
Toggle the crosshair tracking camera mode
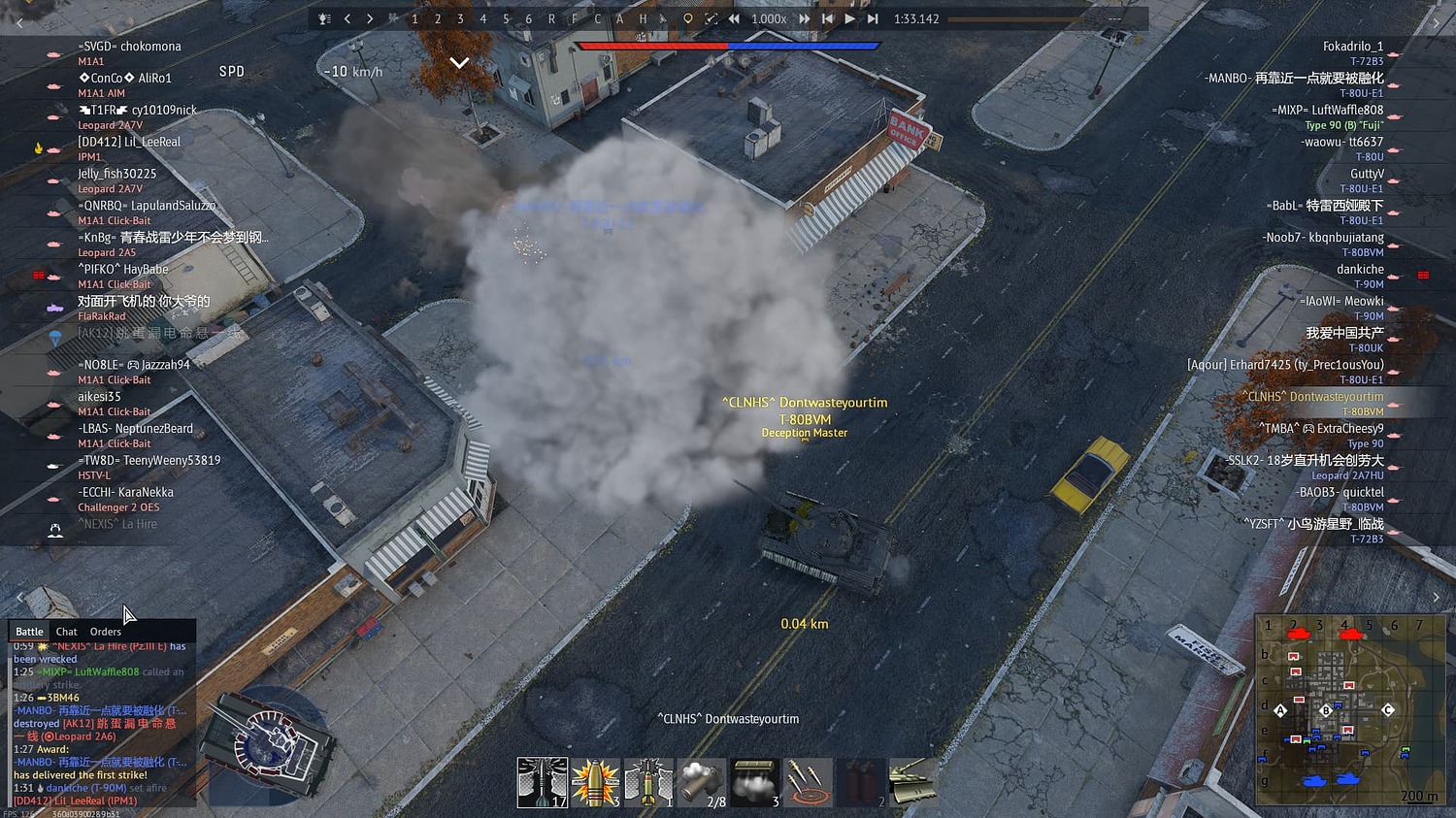711,18
